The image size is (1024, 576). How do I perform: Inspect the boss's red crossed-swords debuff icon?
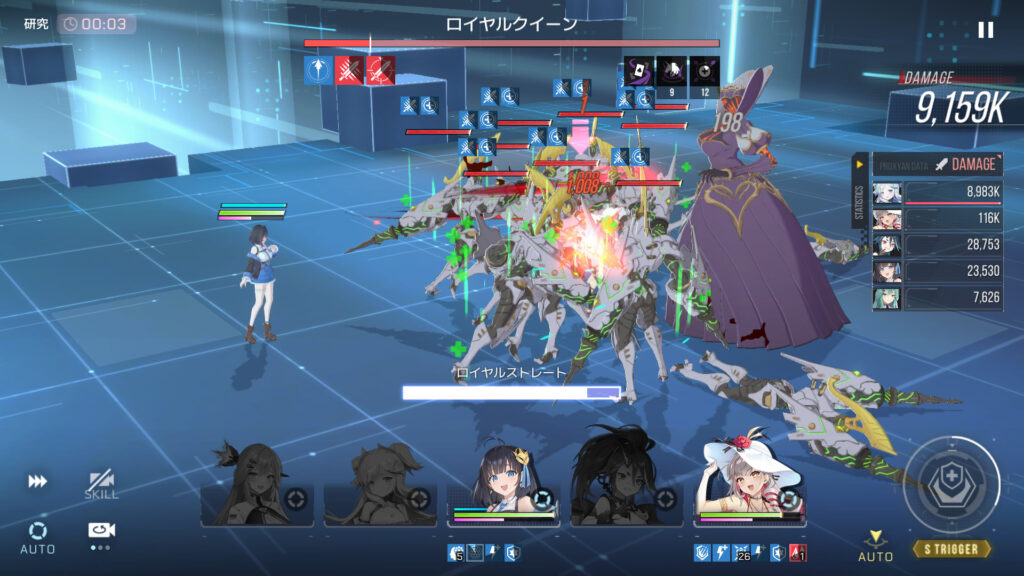[349, 70]
